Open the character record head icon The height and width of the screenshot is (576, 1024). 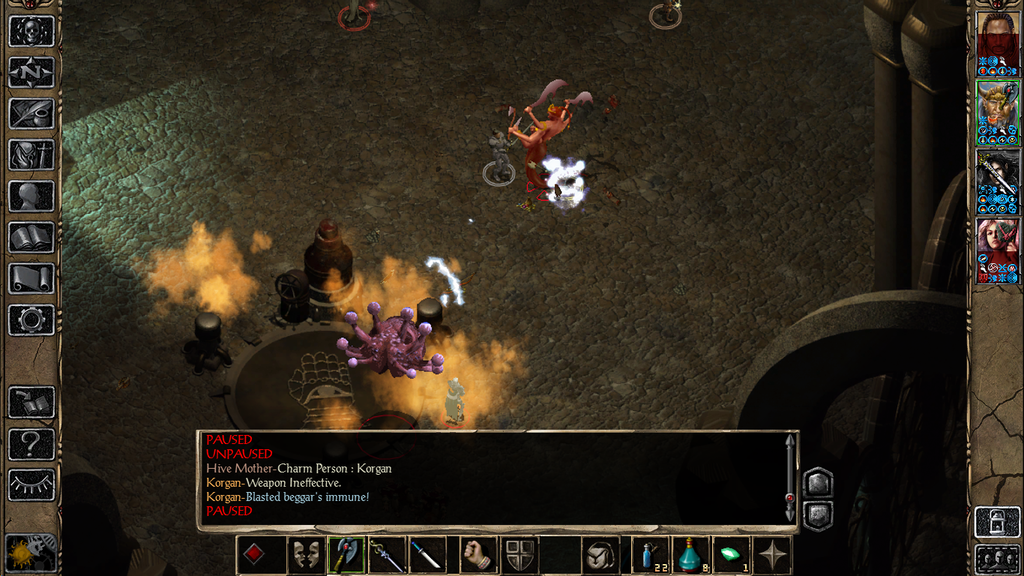(x=31, y=196)
